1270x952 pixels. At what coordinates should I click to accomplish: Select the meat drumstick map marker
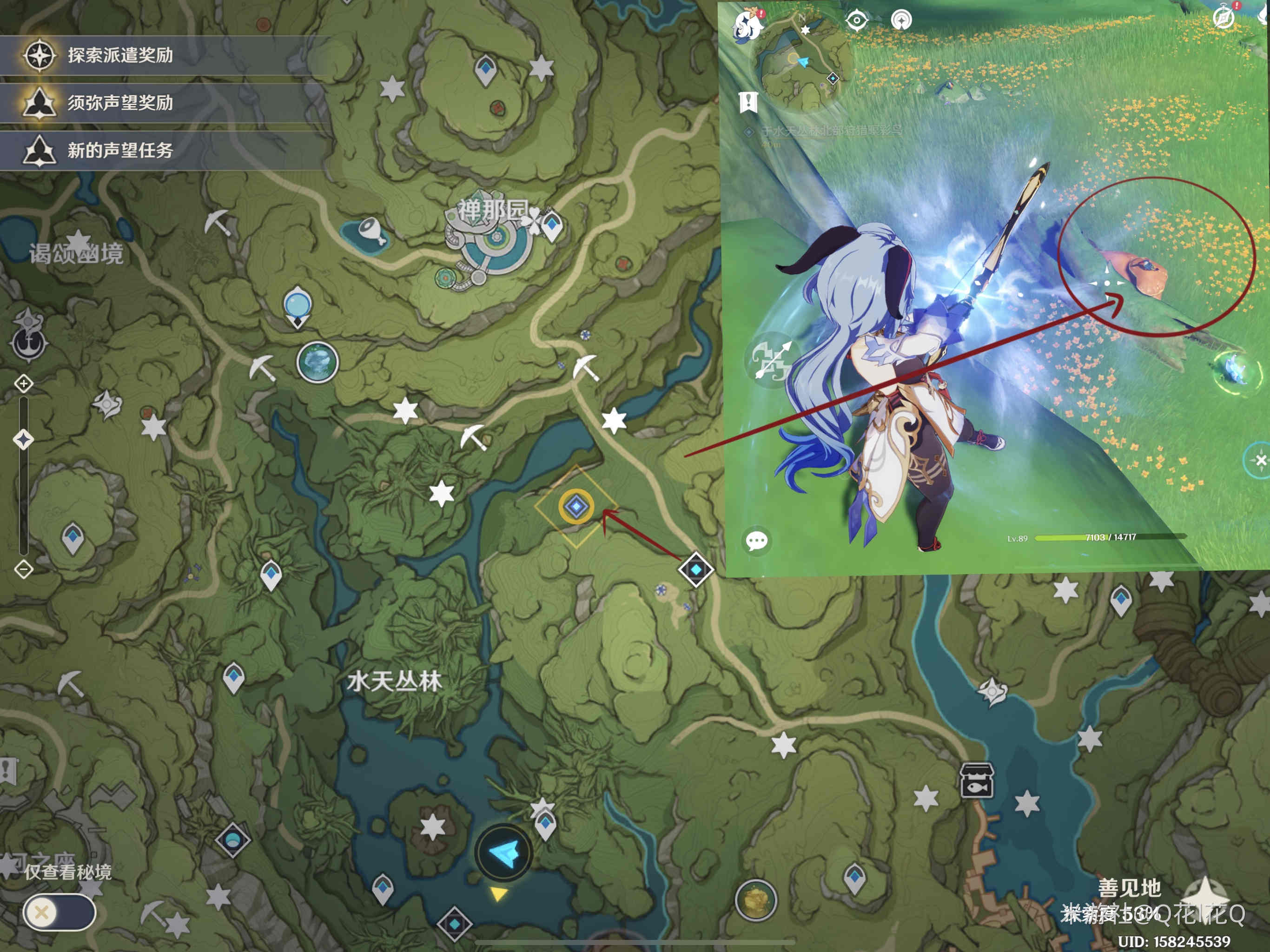(371, 231)
